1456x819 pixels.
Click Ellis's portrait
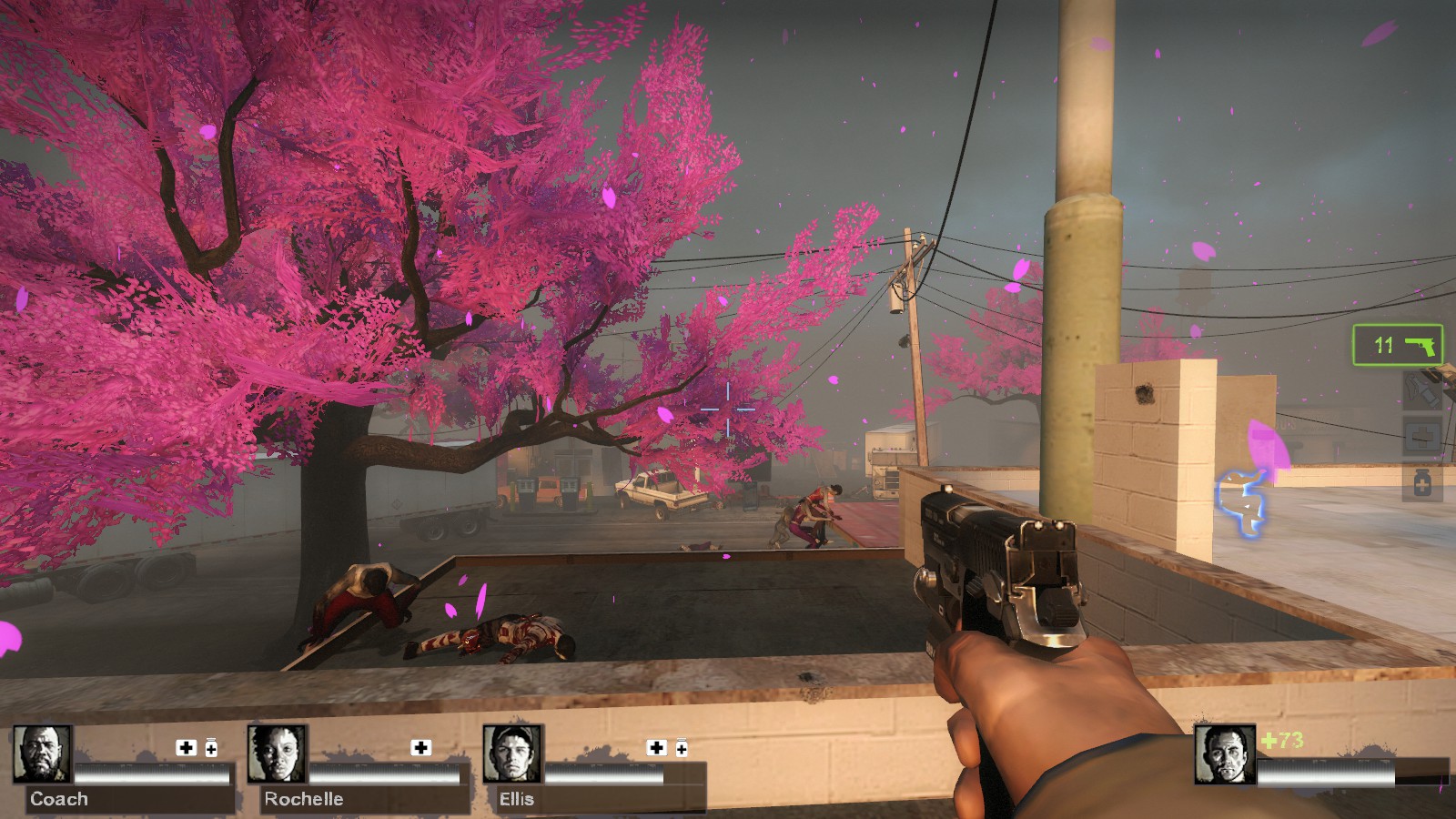pyautogui.click(x=512, y=753)
